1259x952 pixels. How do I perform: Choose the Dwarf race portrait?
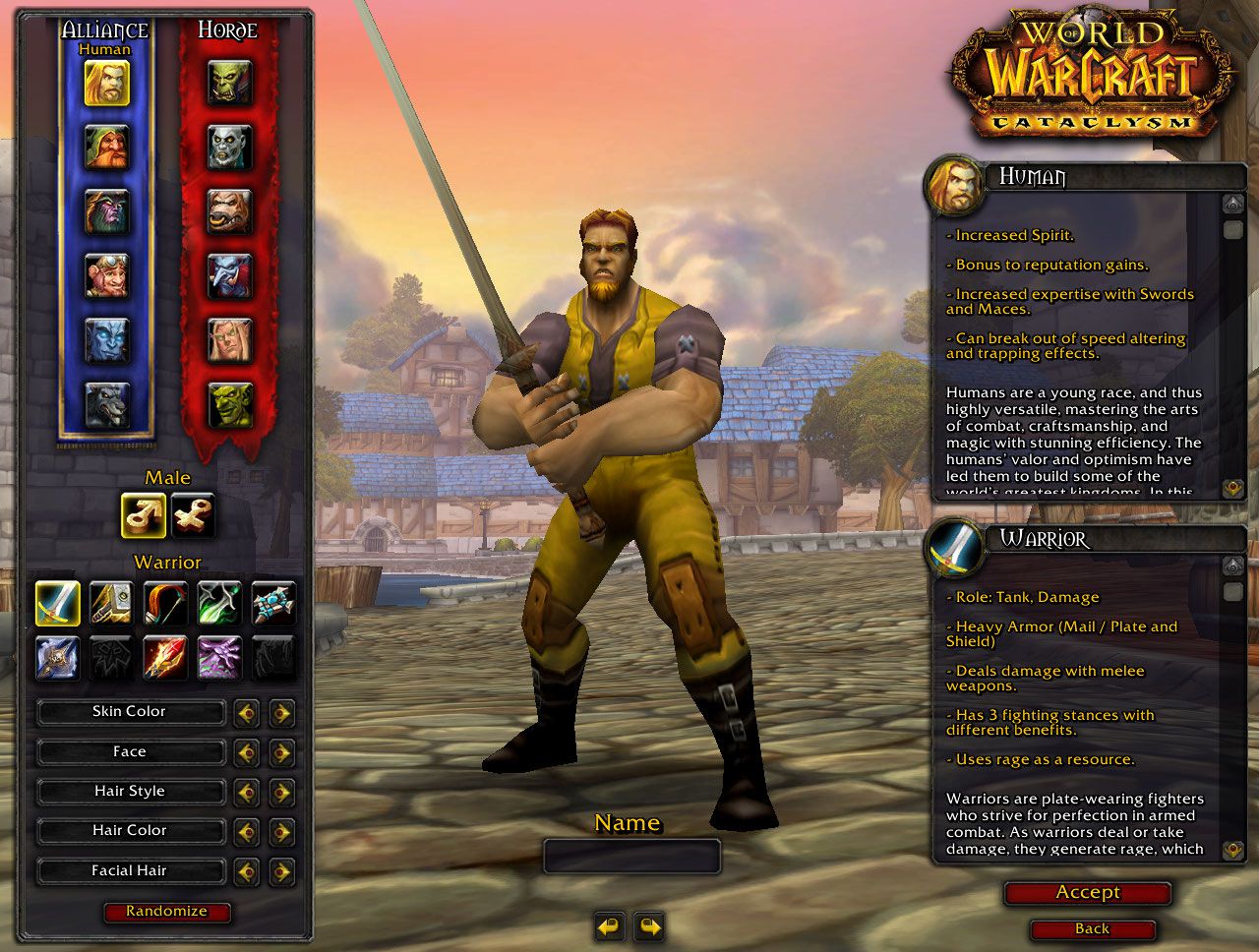[x=106, y=148]
